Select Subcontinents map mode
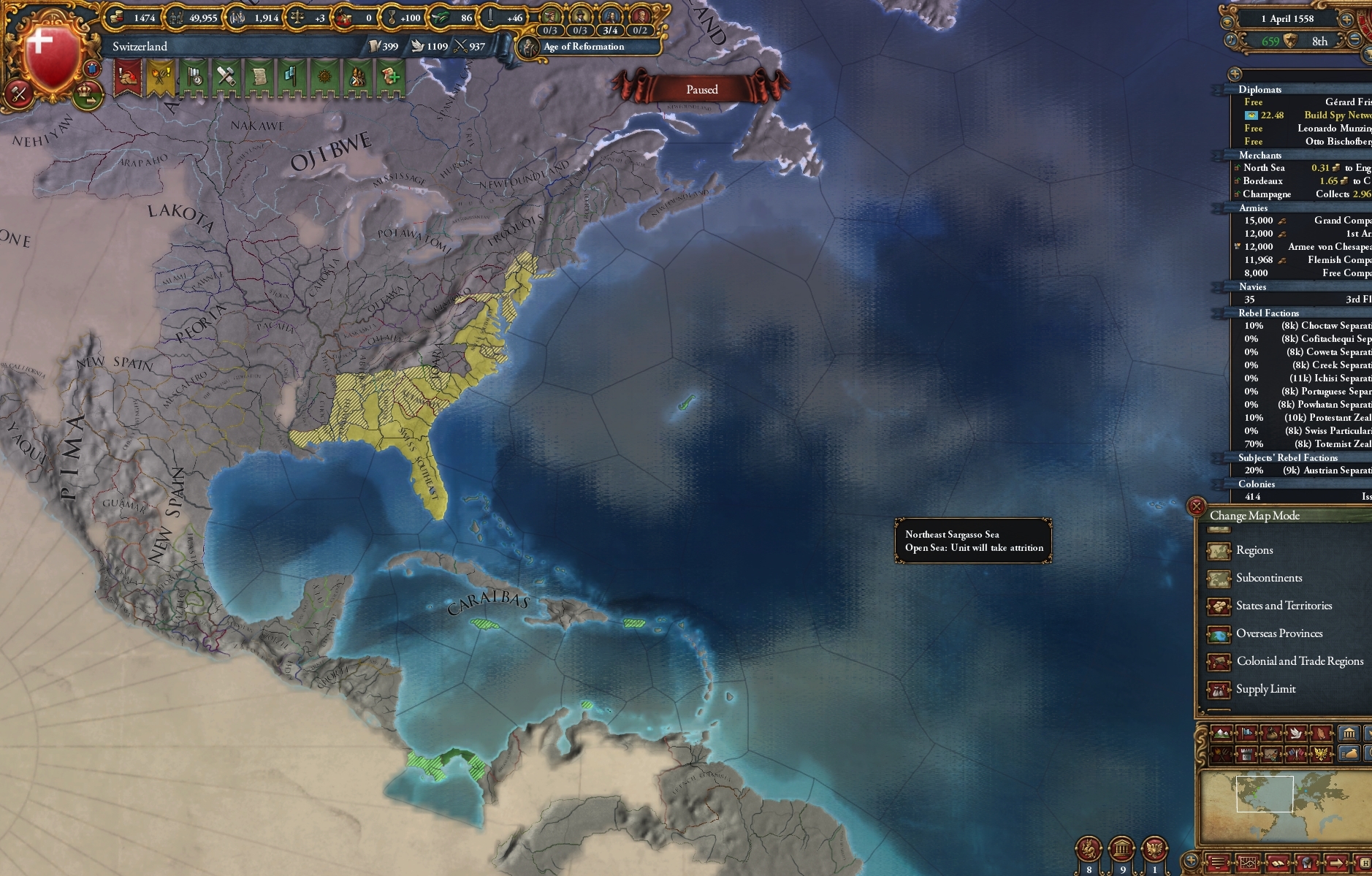This screenshot has width=1372, height=876. [x=1268, y=577]
